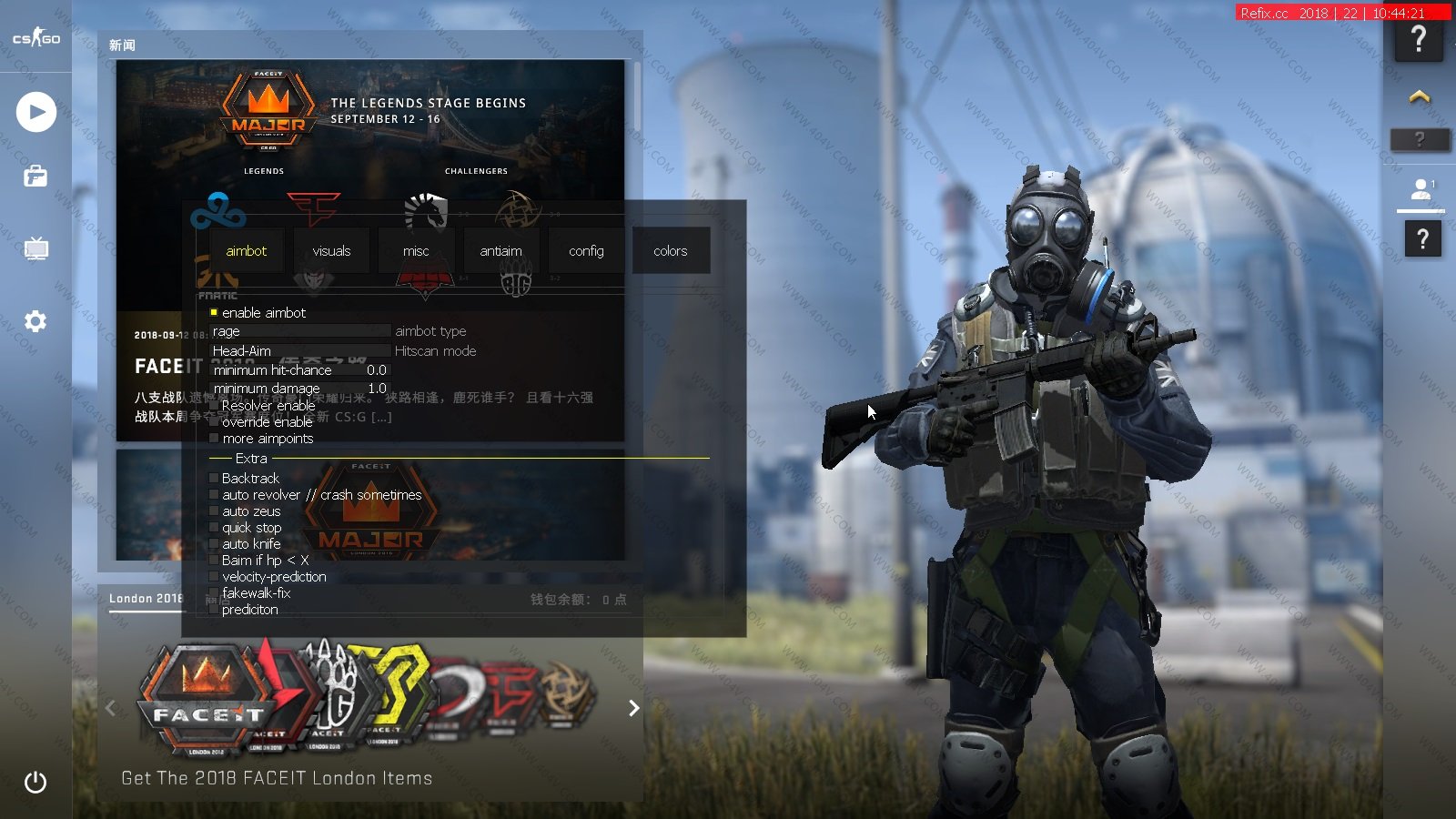Toggle the auto zeus option
The height and width of the screenshot is (819, 1456).
(214, 511)
